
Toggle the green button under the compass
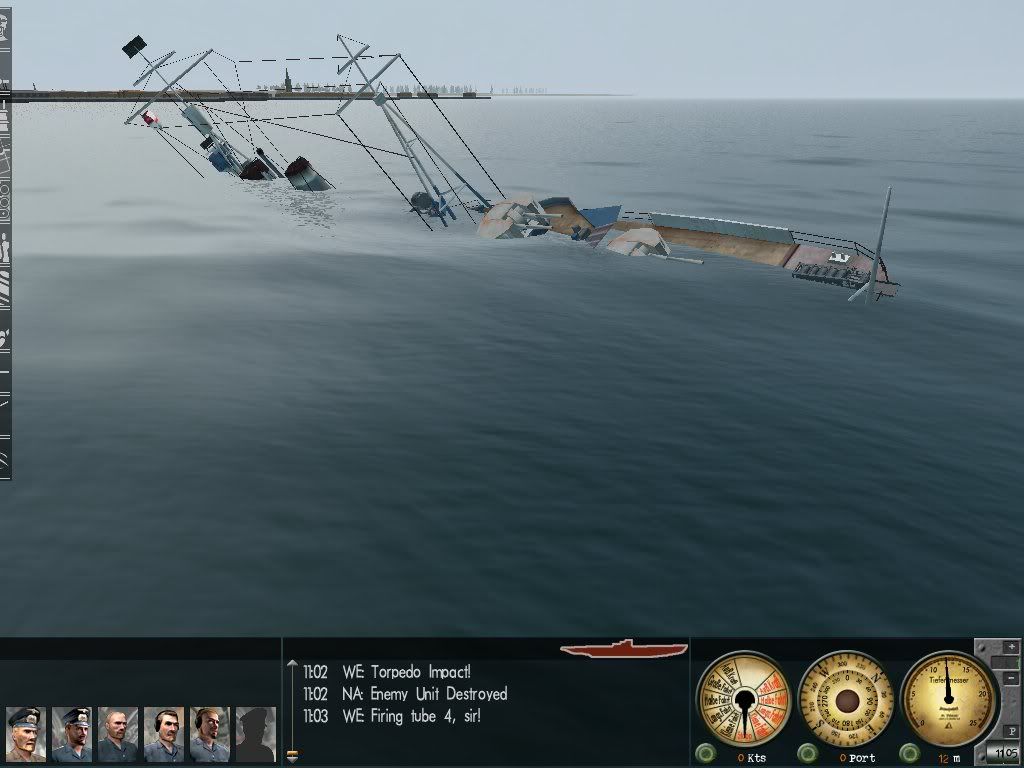pyautogui.click(x=808, y=753)
